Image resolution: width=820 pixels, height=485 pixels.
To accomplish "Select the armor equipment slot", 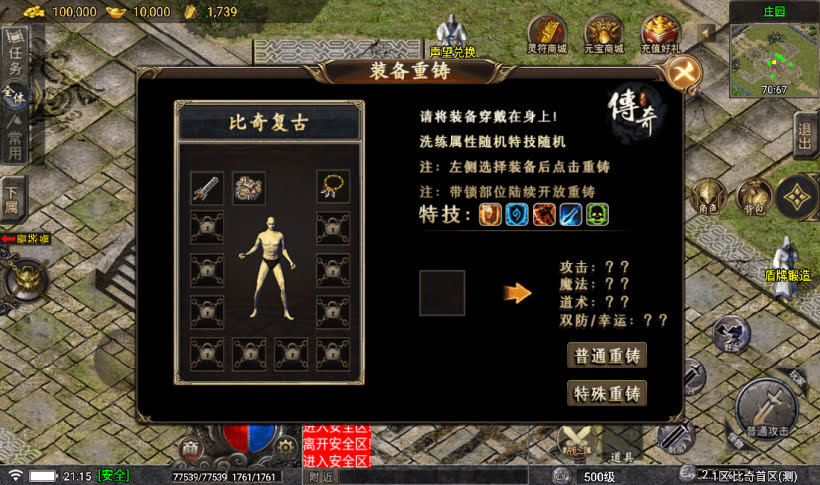I will pyautogui.click(x=249, y=187).
